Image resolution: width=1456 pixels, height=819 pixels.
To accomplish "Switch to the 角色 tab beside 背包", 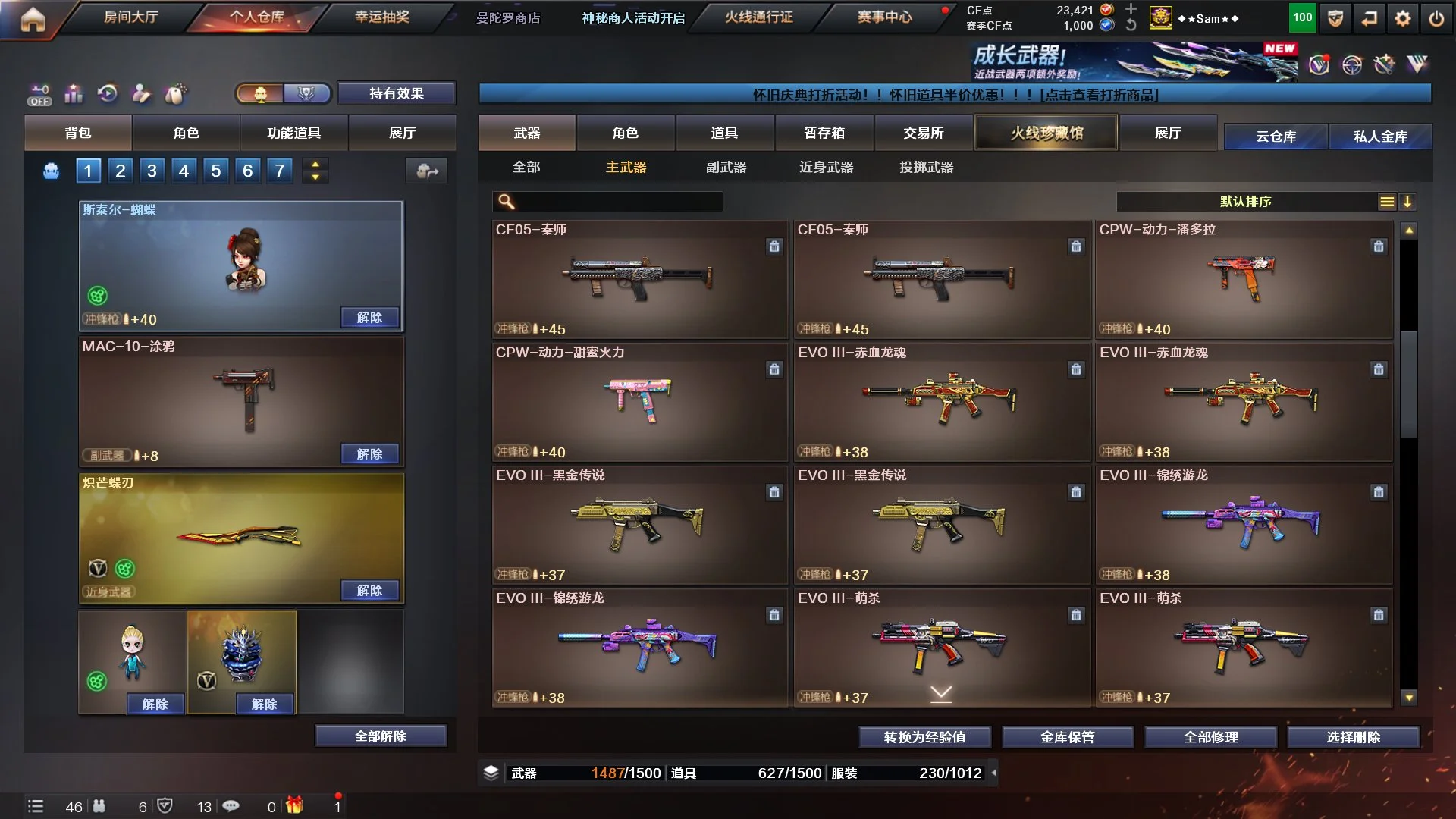I will coord(186,133).
